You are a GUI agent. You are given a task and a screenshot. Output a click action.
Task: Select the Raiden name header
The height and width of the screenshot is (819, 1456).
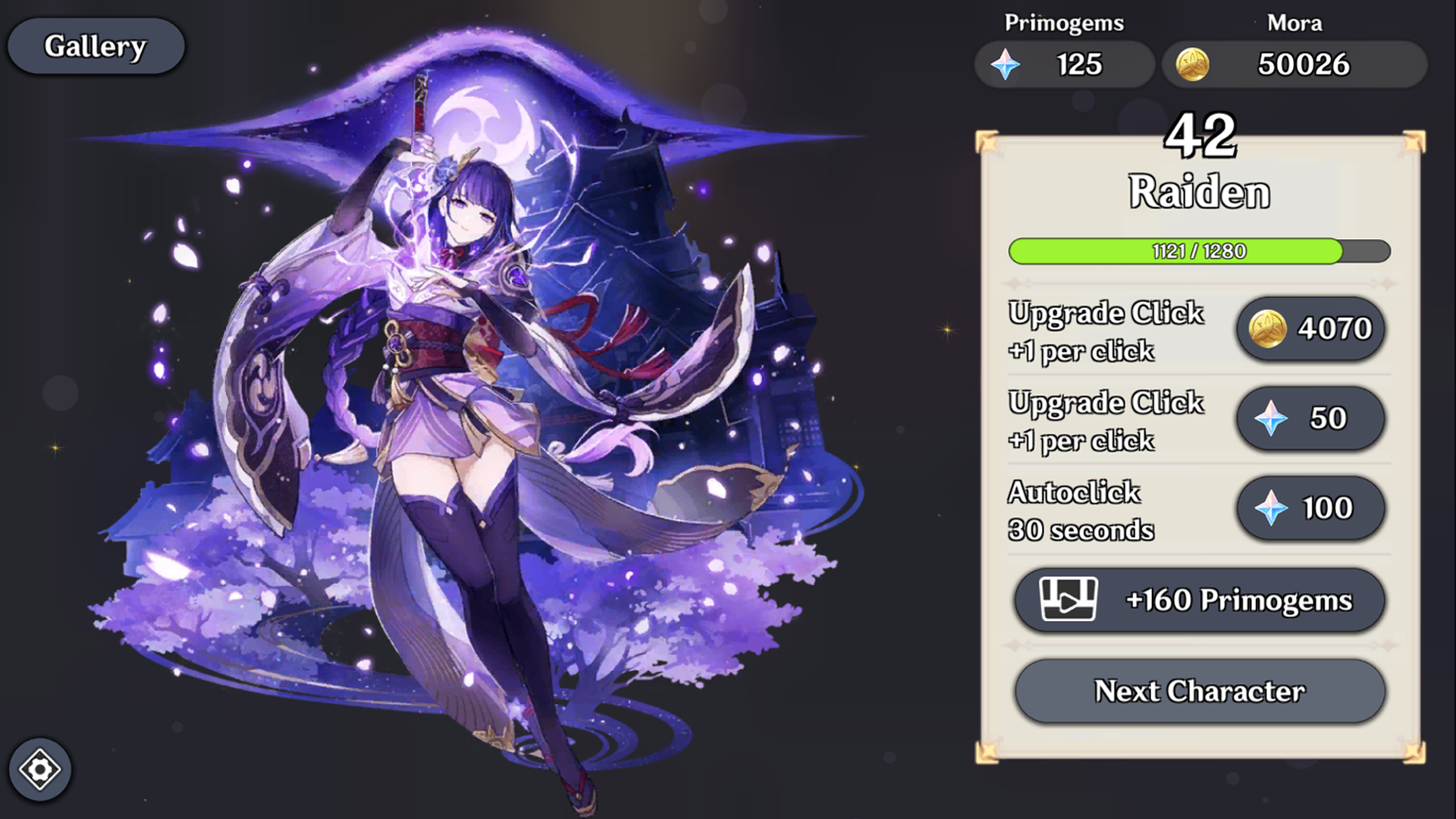coord(1200,191)
